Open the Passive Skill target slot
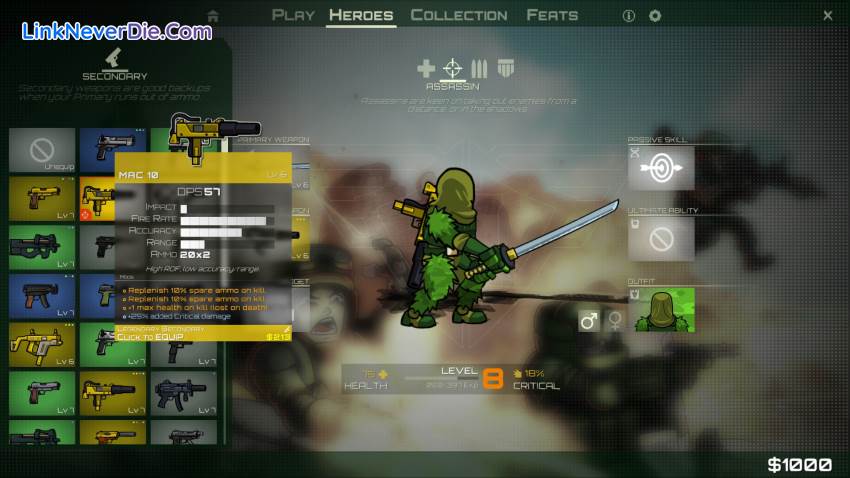This screenshot has height=478, width=850. tap(660, 169)
